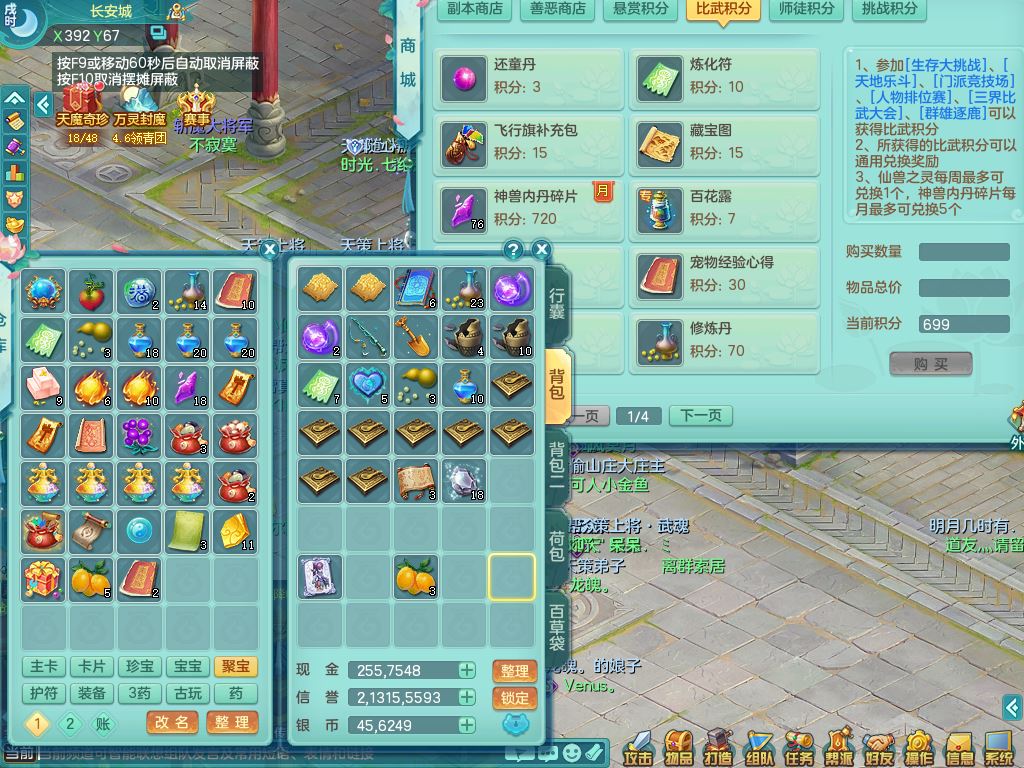
Task: Click the 锁定 lock button
Action: (x=514, y=698)
